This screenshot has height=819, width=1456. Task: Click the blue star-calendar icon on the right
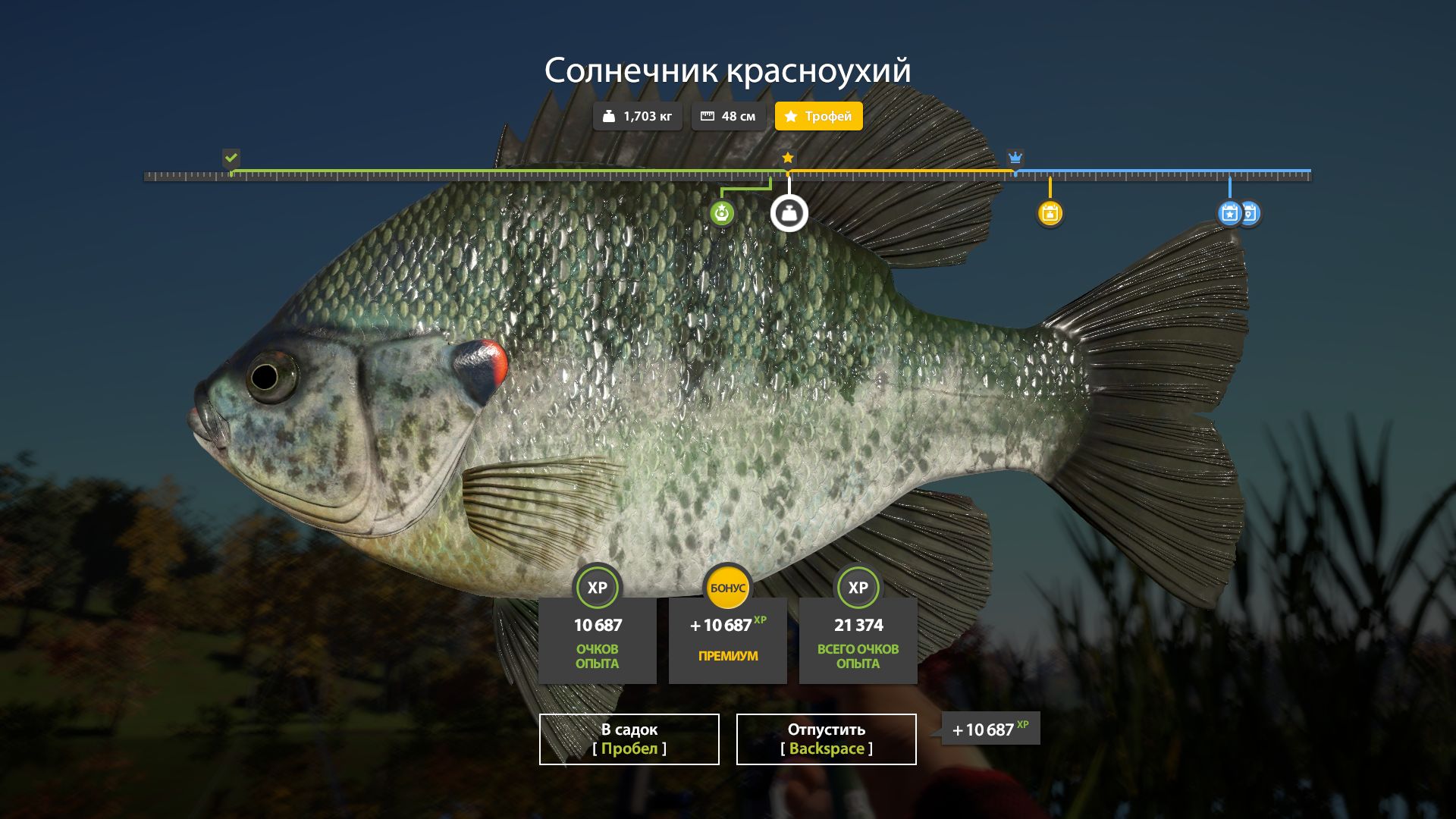[1228, 213]
